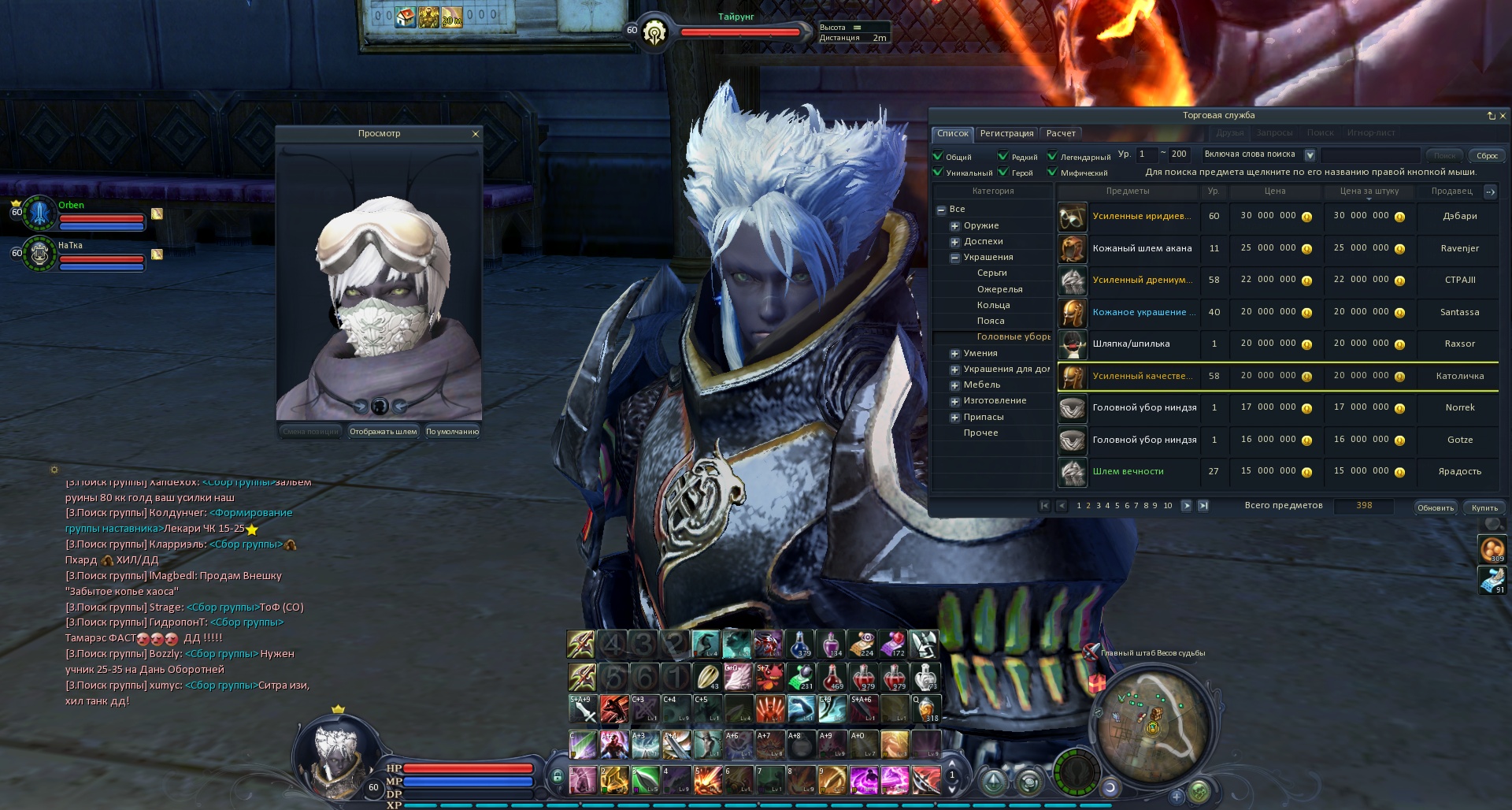Open the Мебель category
This screenshot has width=1512, height=810.
tap(981, 385)
